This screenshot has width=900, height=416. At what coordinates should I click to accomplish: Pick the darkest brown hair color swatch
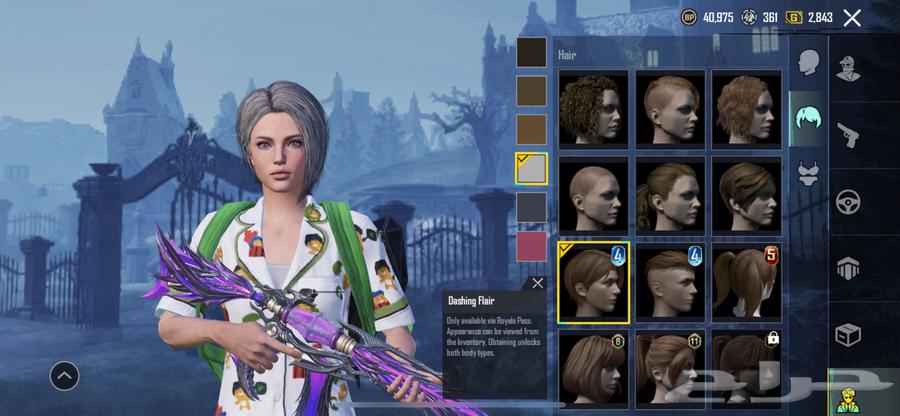531,52
